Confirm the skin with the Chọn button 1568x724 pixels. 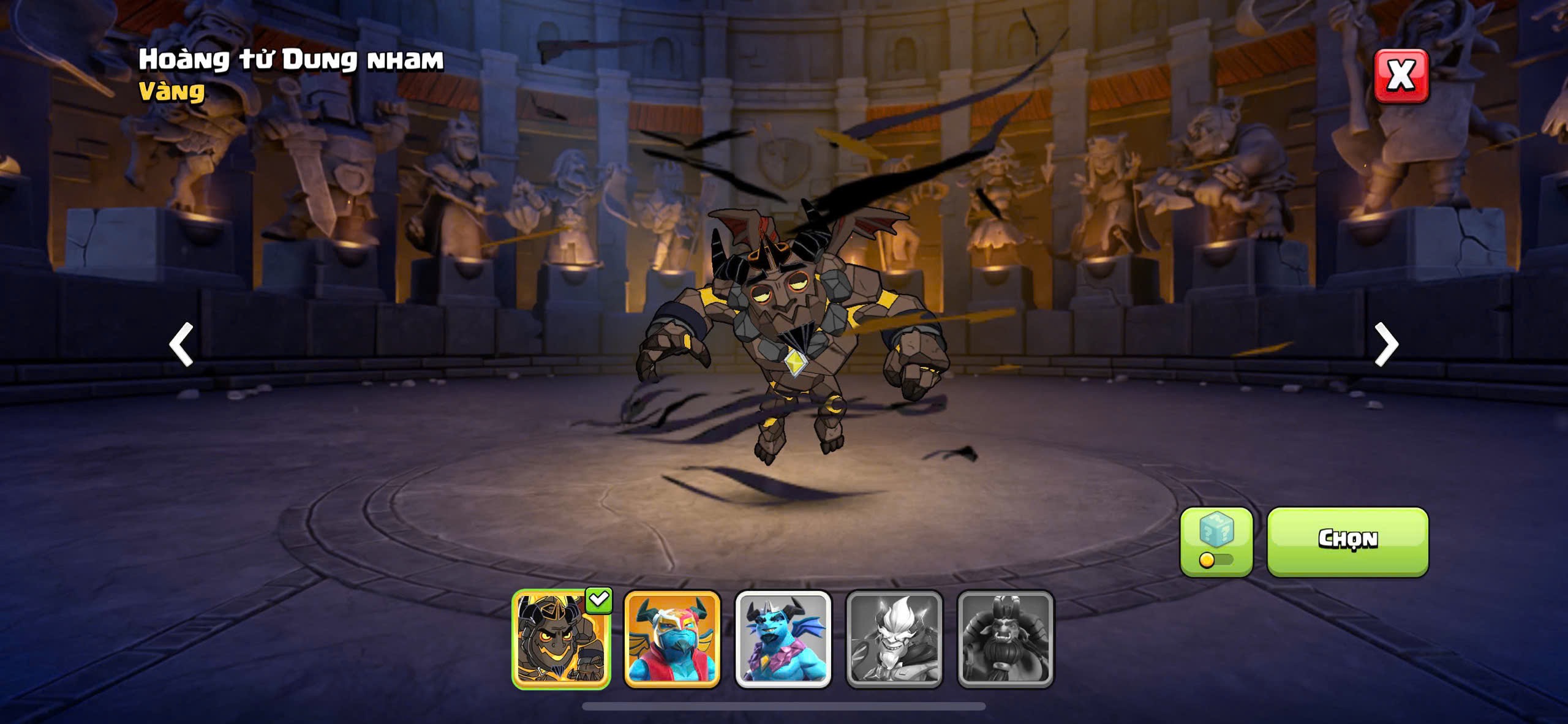tap(1347, 541)
